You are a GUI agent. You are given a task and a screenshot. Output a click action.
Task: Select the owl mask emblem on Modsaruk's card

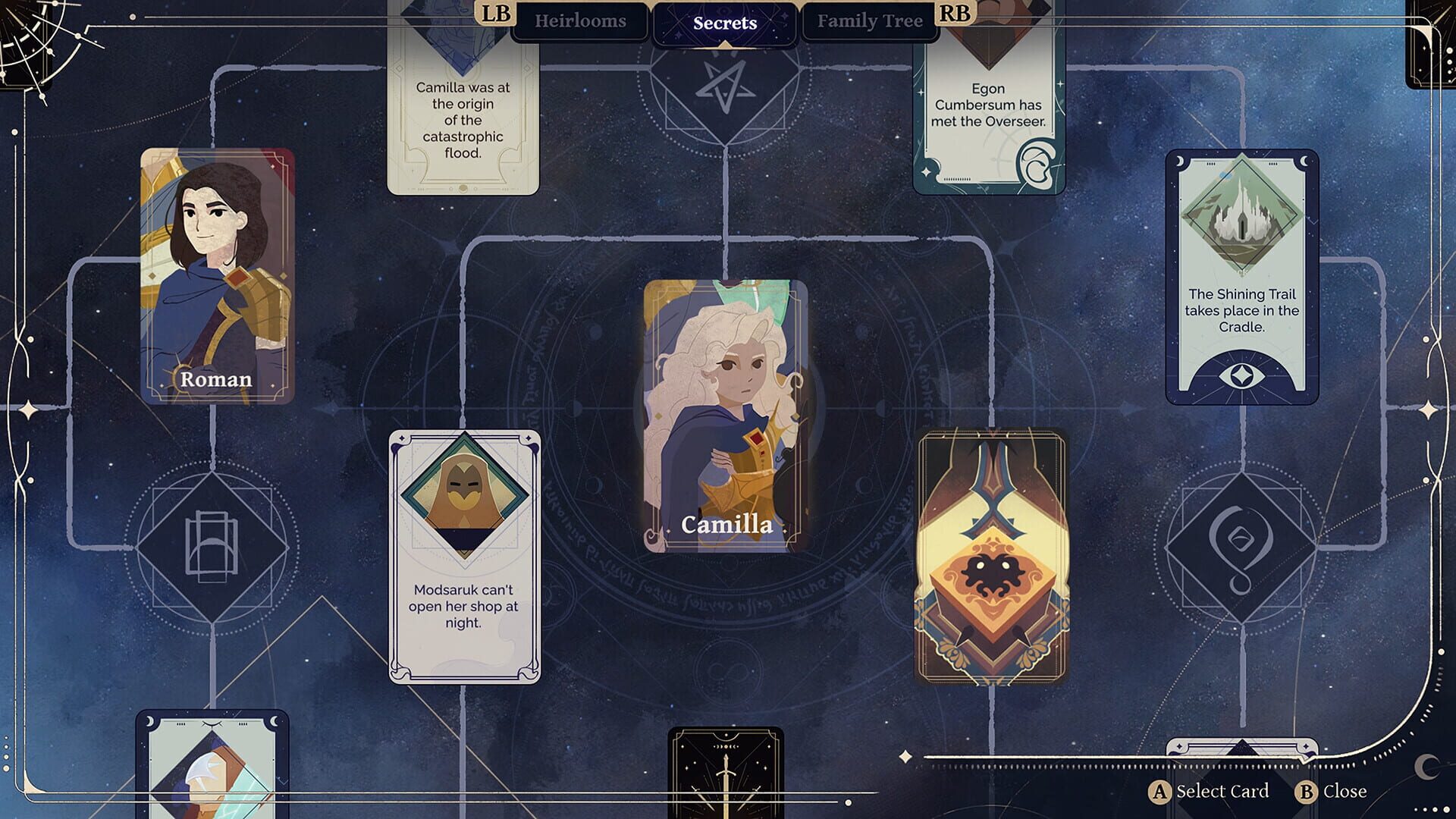(x=465, y=491)
